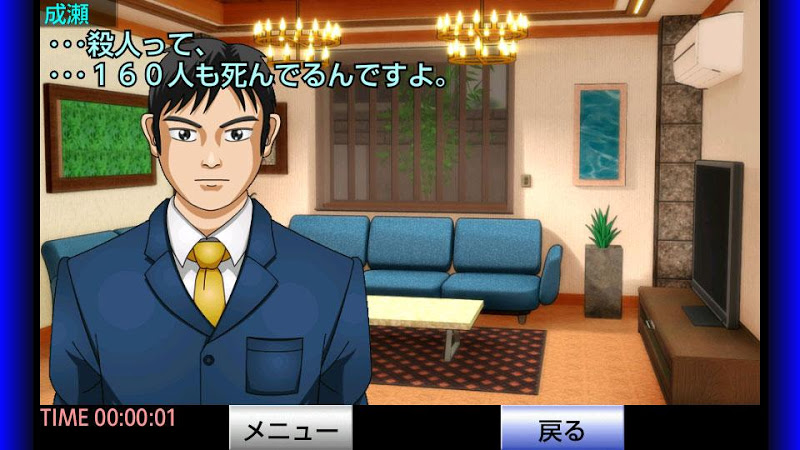Click the 戻る back button
The height and width of the screenshot is (450, 800).
(x=562, y=429)
